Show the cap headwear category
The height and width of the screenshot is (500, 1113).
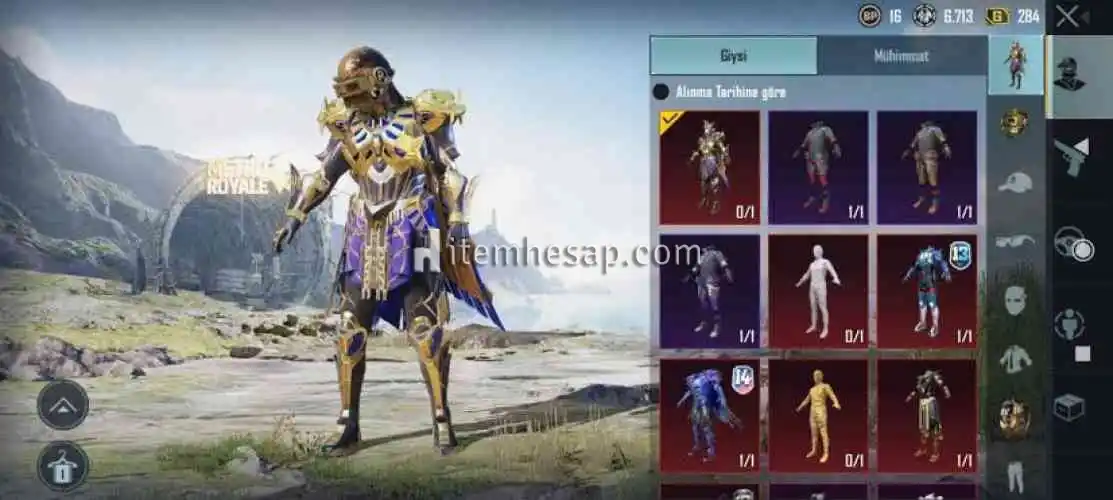pyautogui.click(x=1015, y=182)
